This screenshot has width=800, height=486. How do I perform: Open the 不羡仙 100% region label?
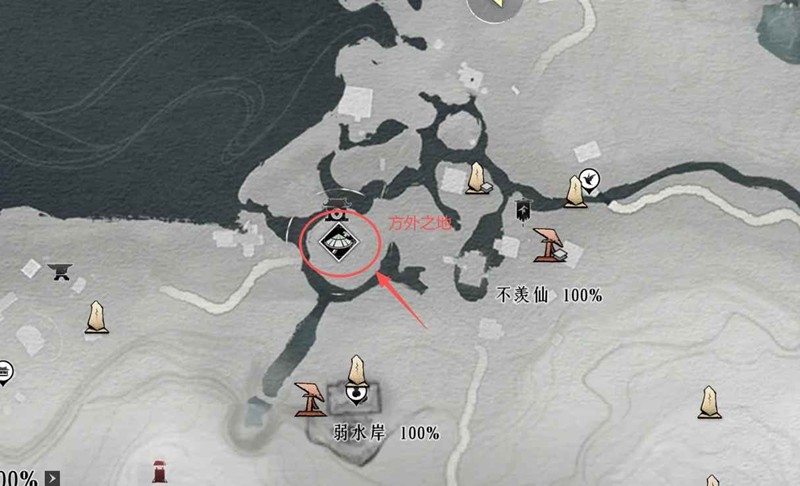549,295
